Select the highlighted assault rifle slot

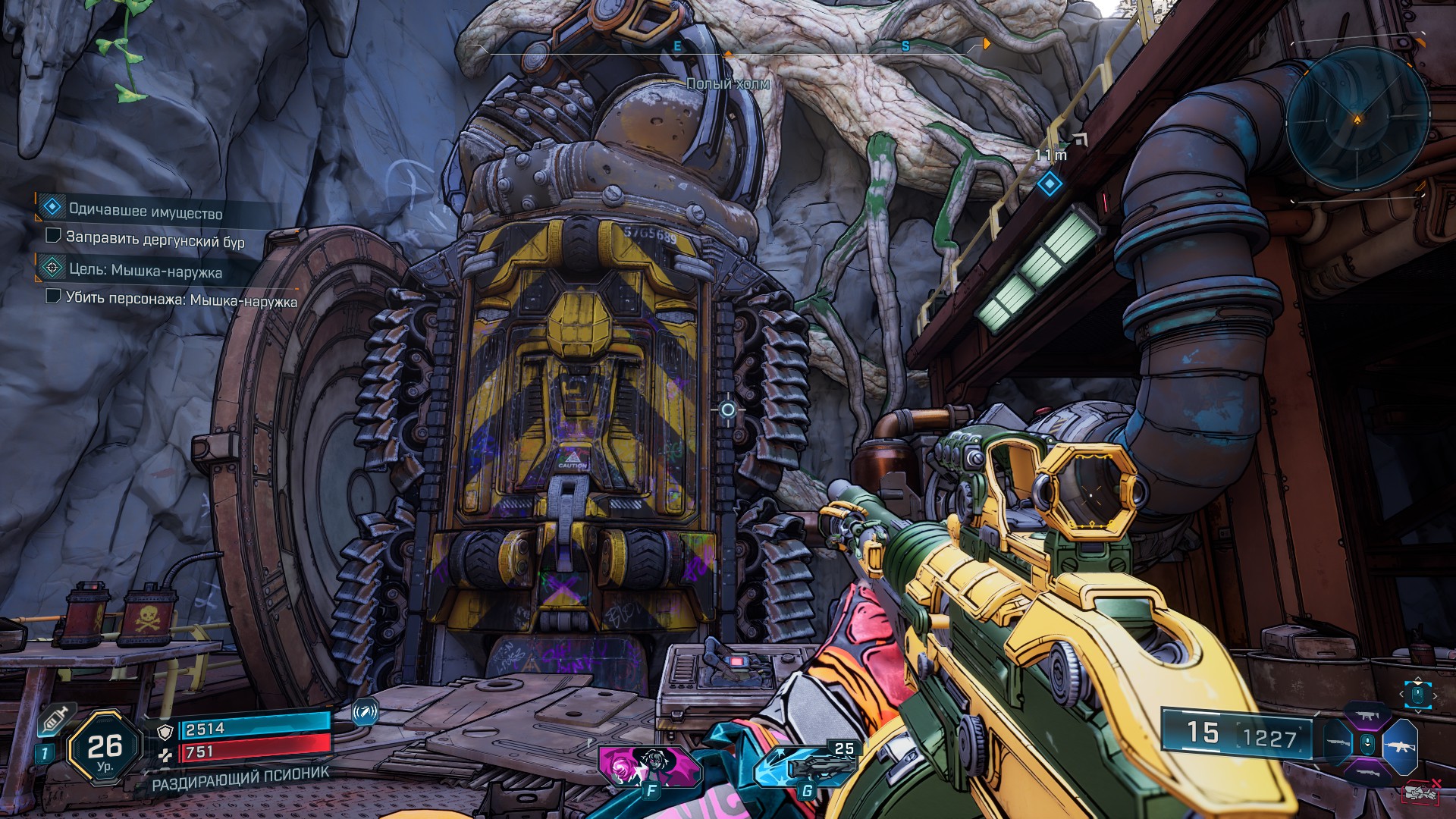1400,746
